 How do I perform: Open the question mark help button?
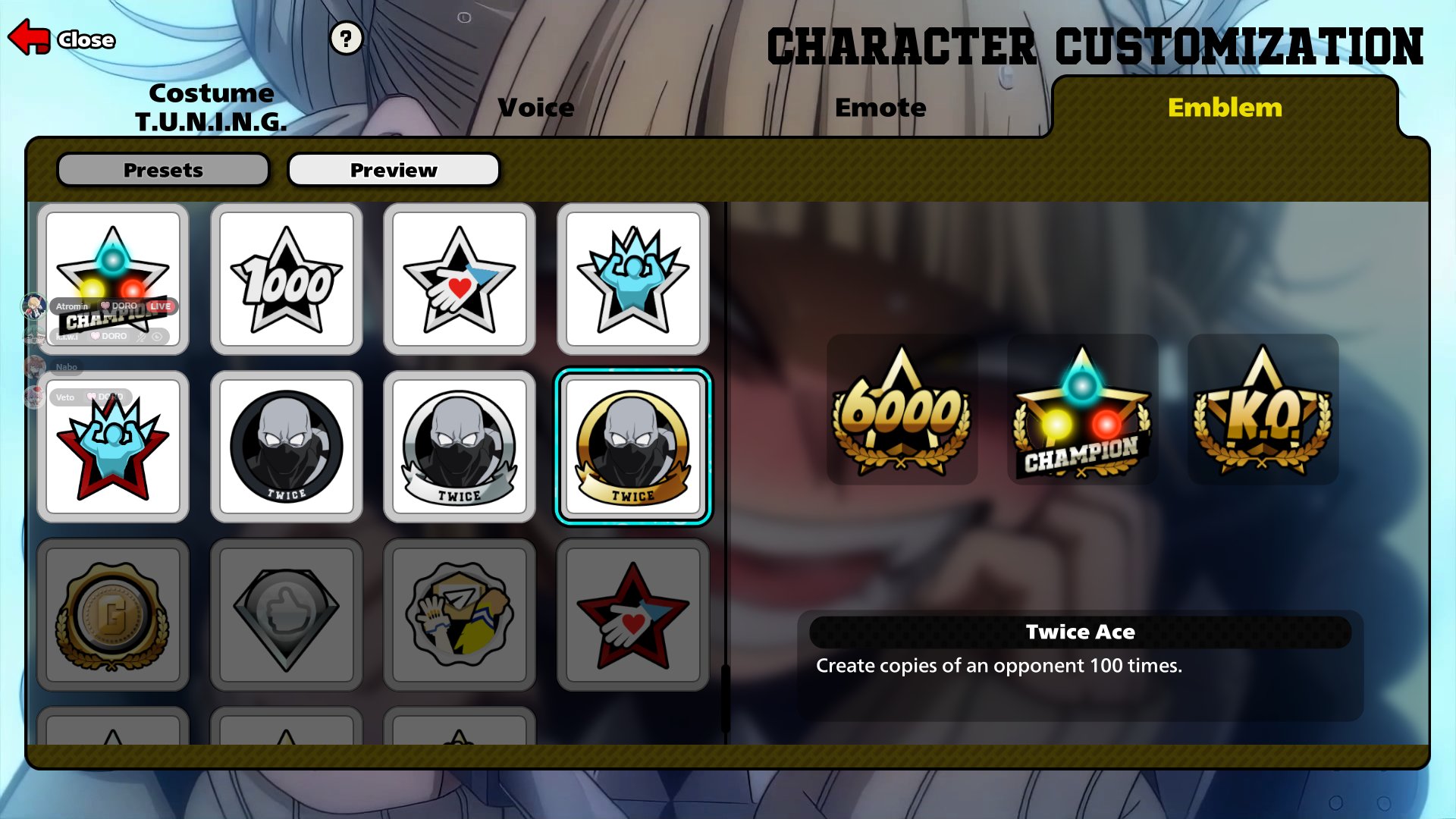tap(346, 38)
